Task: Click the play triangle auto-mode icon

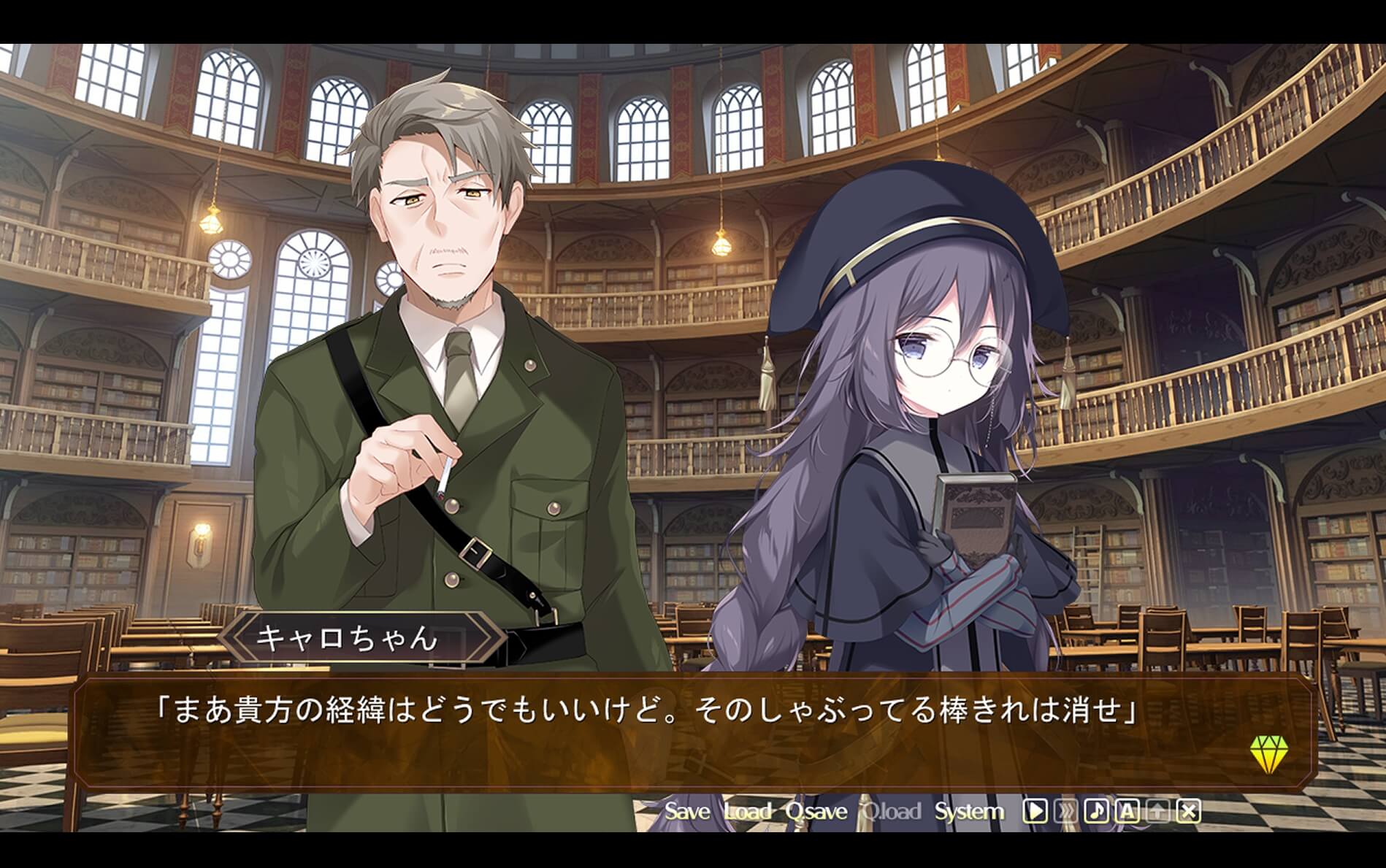Action: pos(1034,811)
